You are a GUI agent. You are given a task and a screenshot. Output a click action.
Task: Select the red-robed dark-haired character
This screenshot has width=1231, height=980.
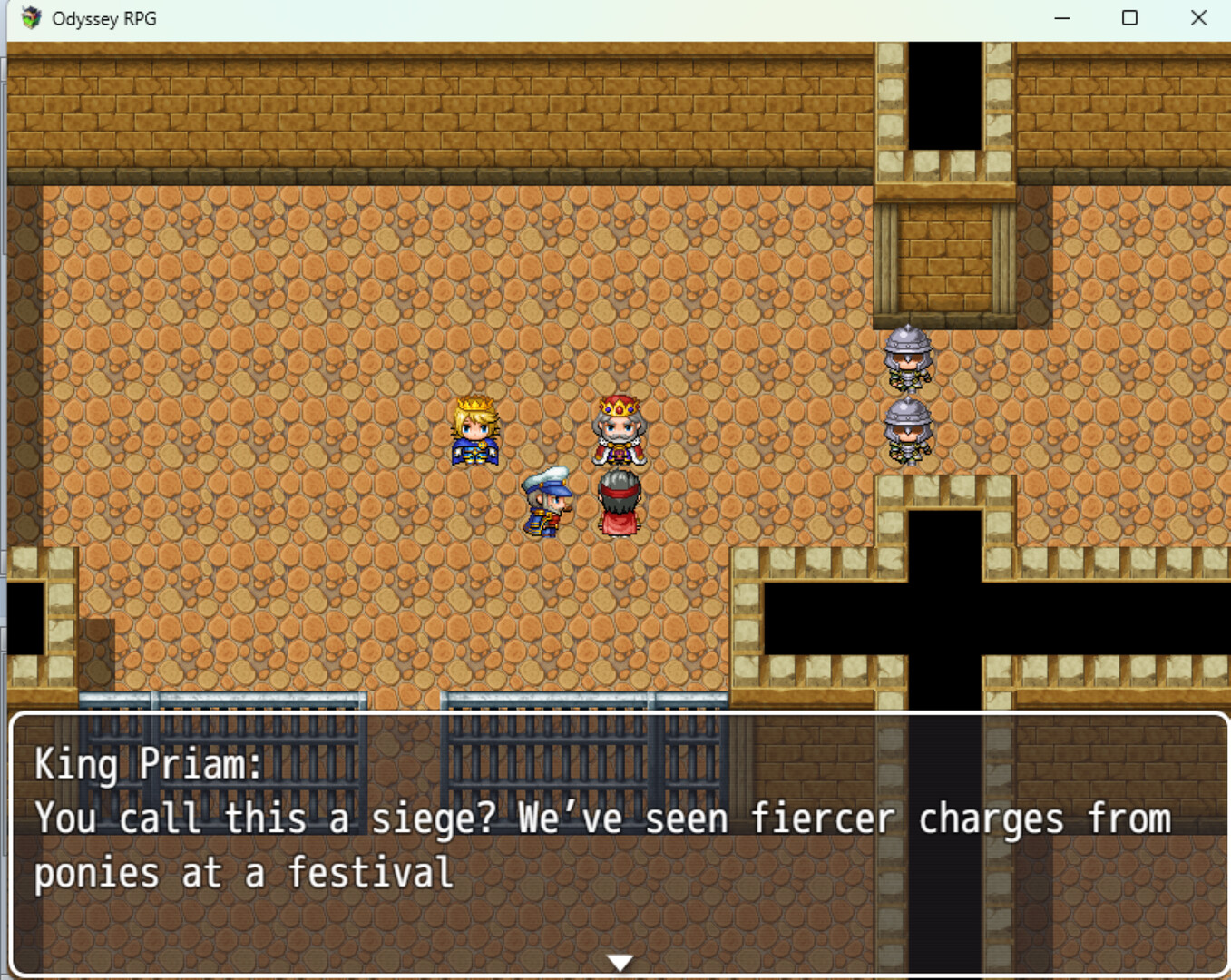click(620, 499)
